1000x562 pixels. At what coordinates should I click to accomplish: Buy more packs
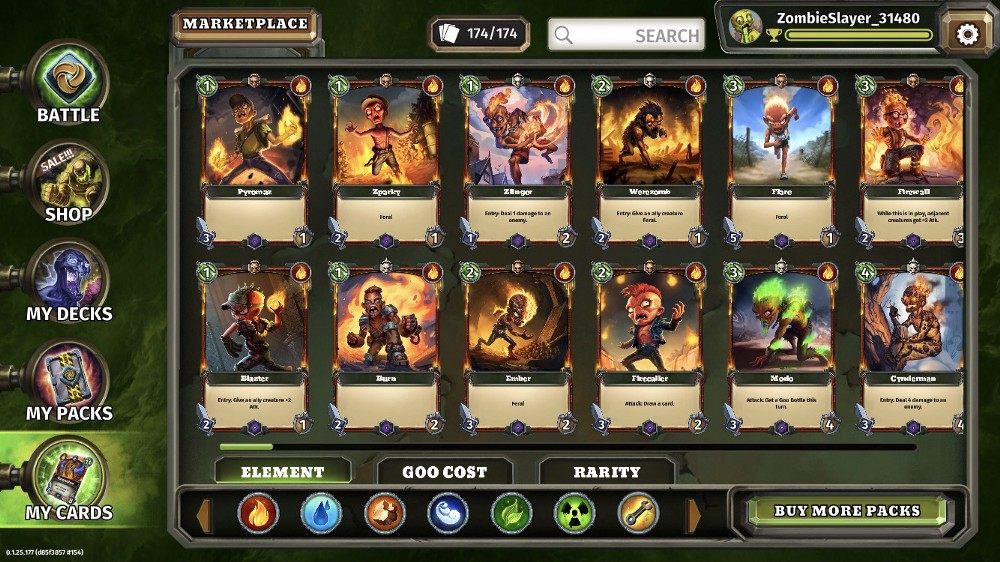coord(846,511)
